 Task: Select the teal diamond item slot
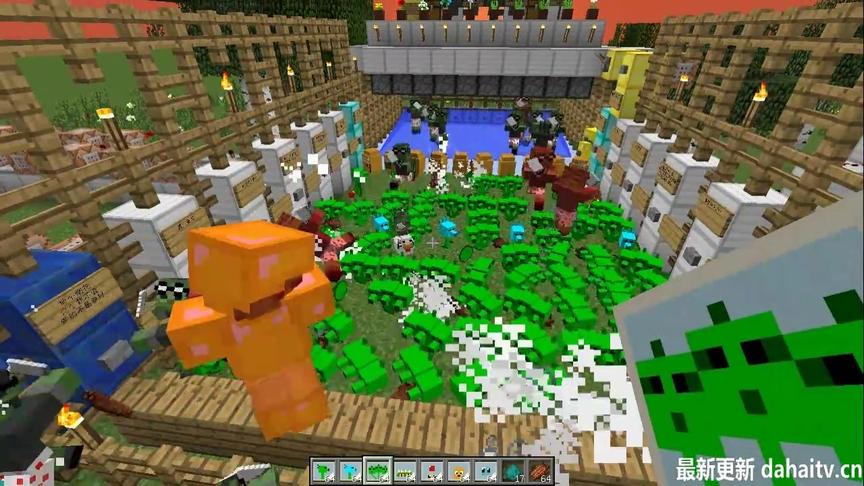(512, 471)
